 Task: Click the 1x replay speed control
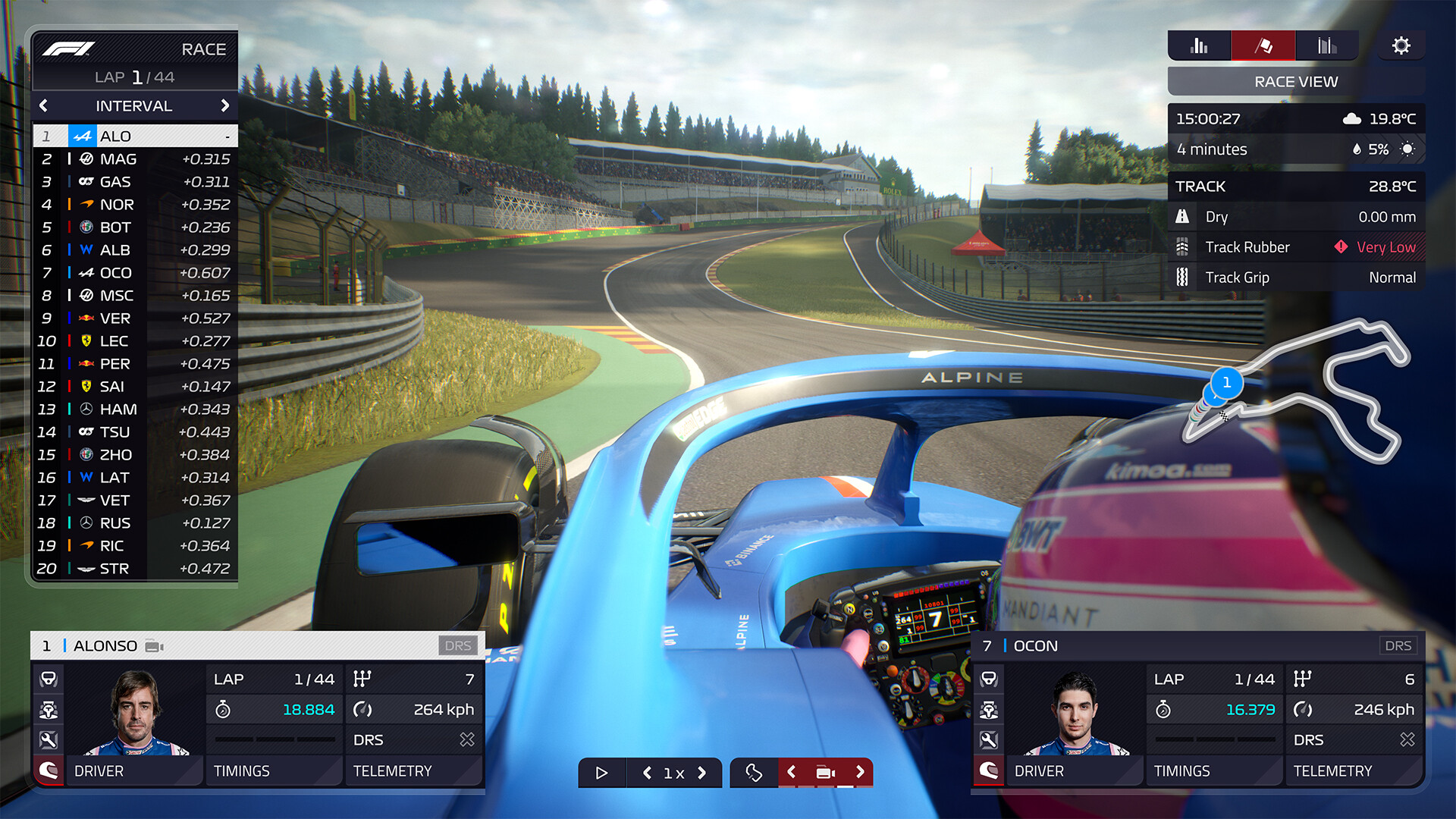click(672, 773)
